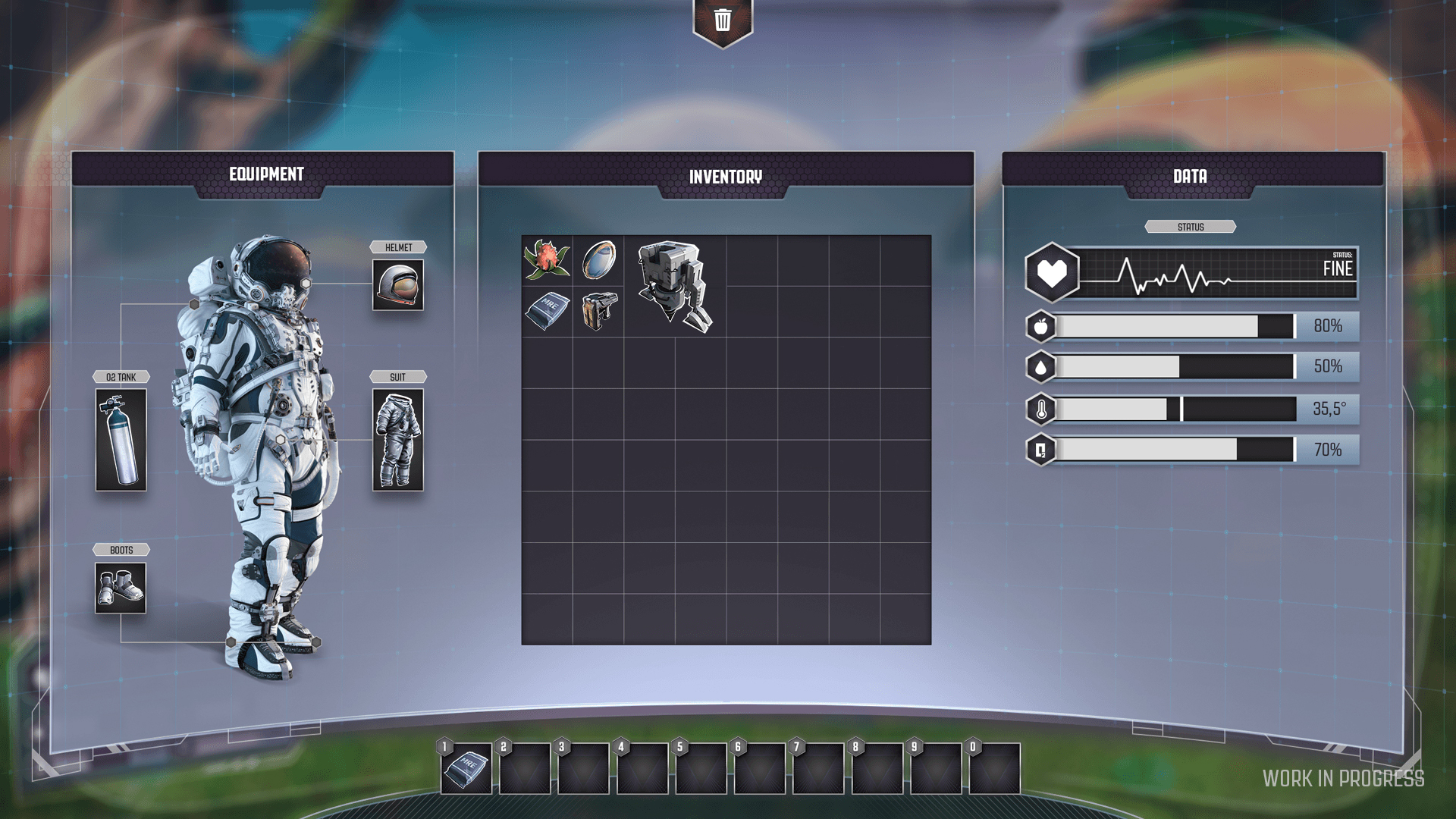Image resolution: width=1456 pixels, height=819 pixels.
Task: Select the O2 tank equipment slot
Action: 121,440
